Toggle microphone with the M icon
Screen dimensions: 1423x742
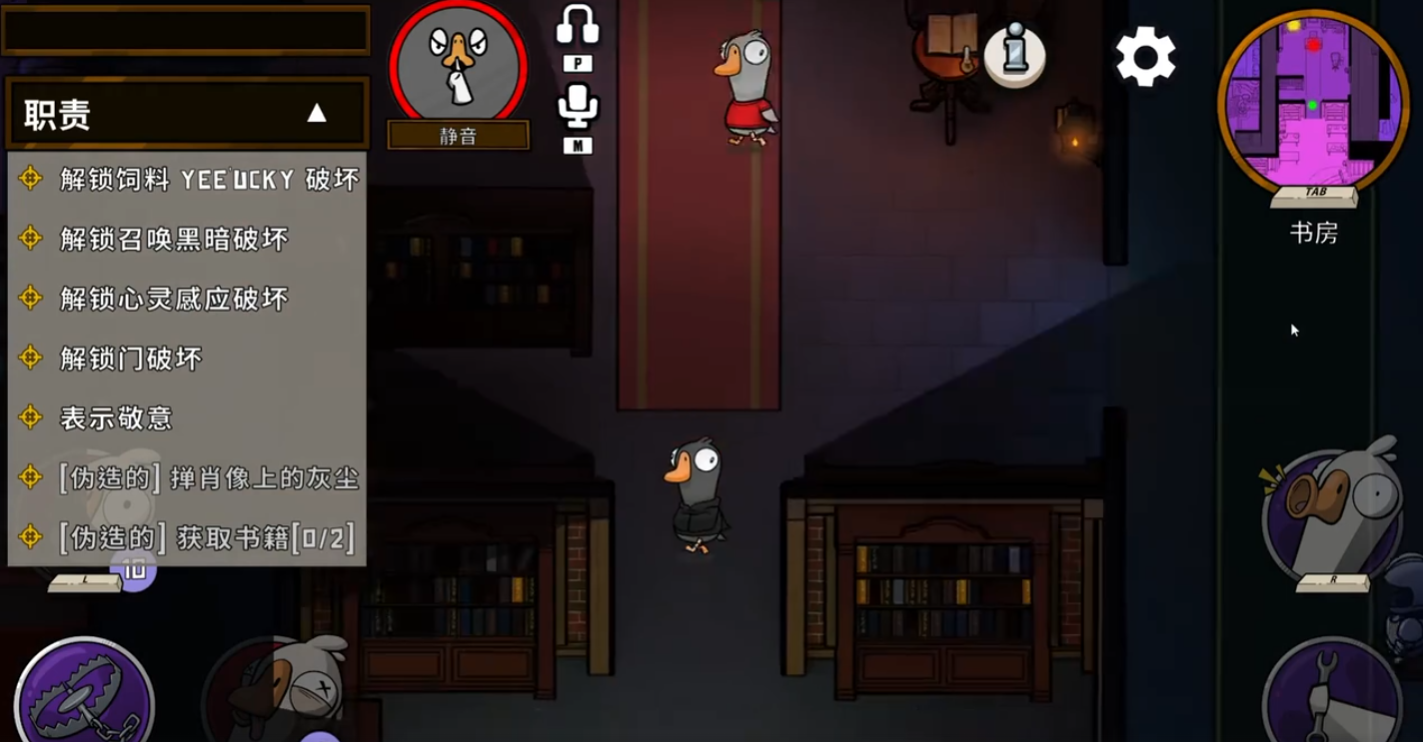click(579, 143)
